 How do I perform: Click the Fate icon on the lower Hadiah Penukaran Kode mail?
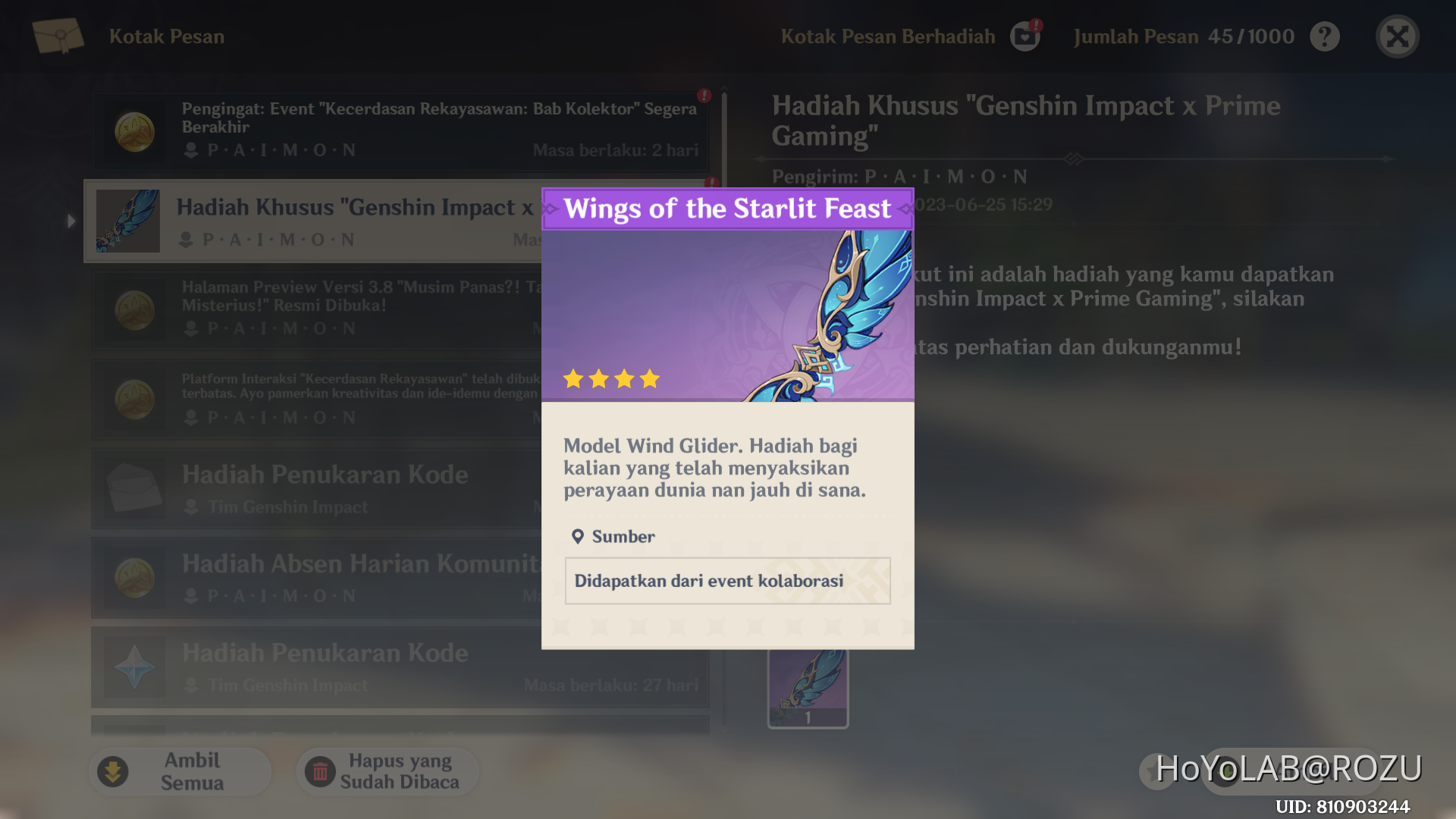(x=135, y=667)
